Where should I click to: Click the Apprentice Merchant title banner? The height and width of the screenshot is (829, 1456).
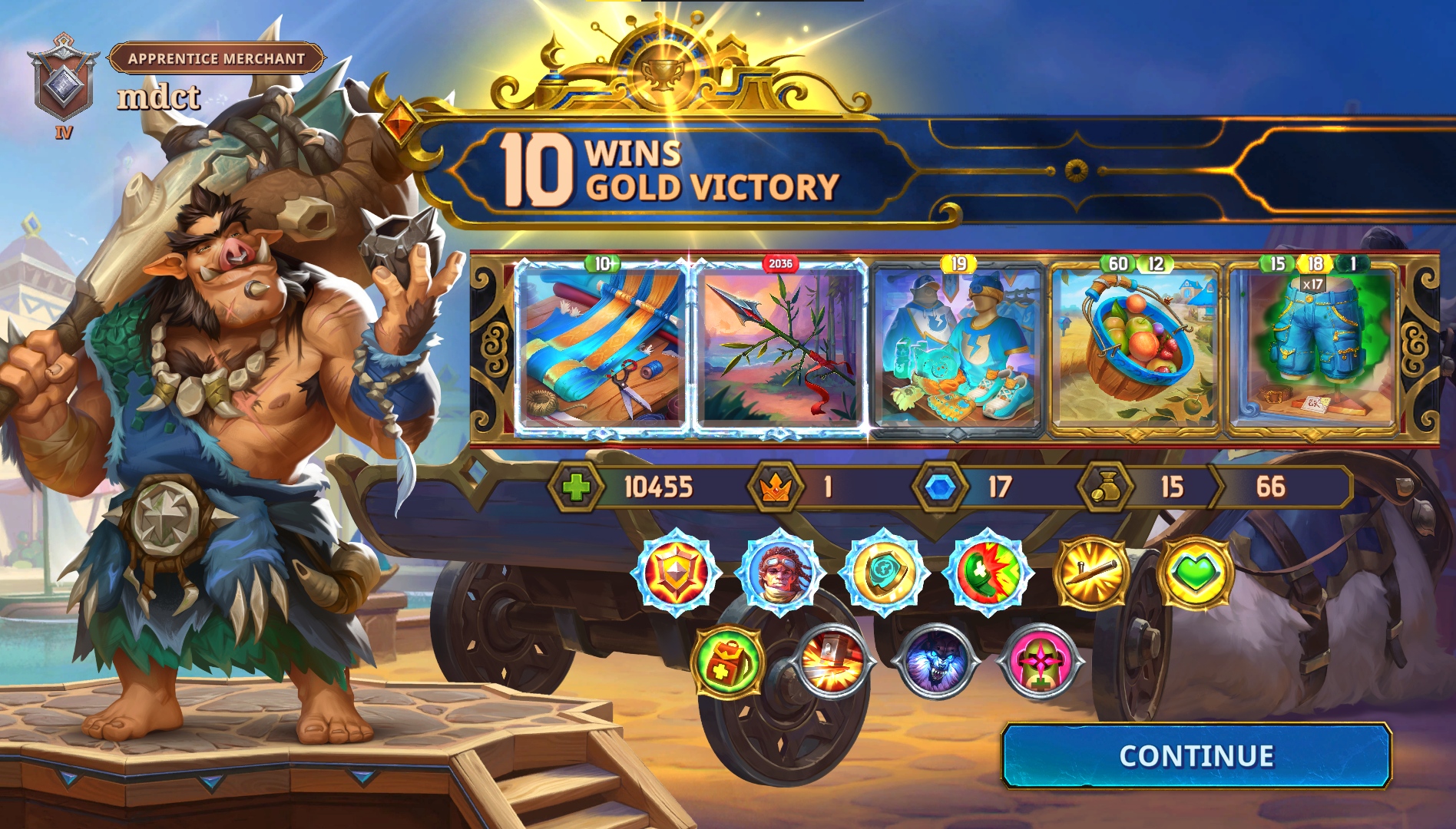click(x=217, y=58)
